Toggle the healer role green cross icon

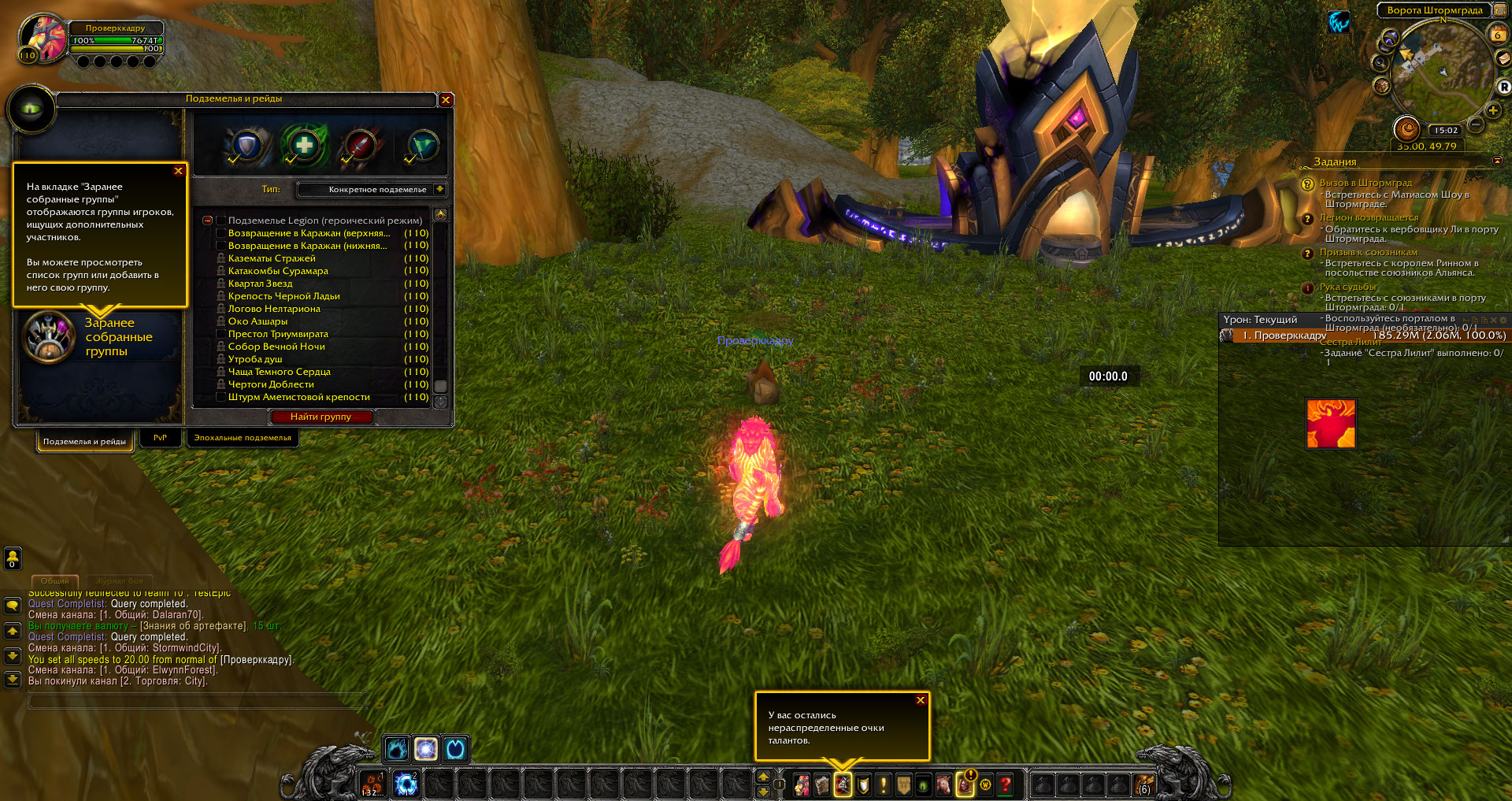[304, 146]
